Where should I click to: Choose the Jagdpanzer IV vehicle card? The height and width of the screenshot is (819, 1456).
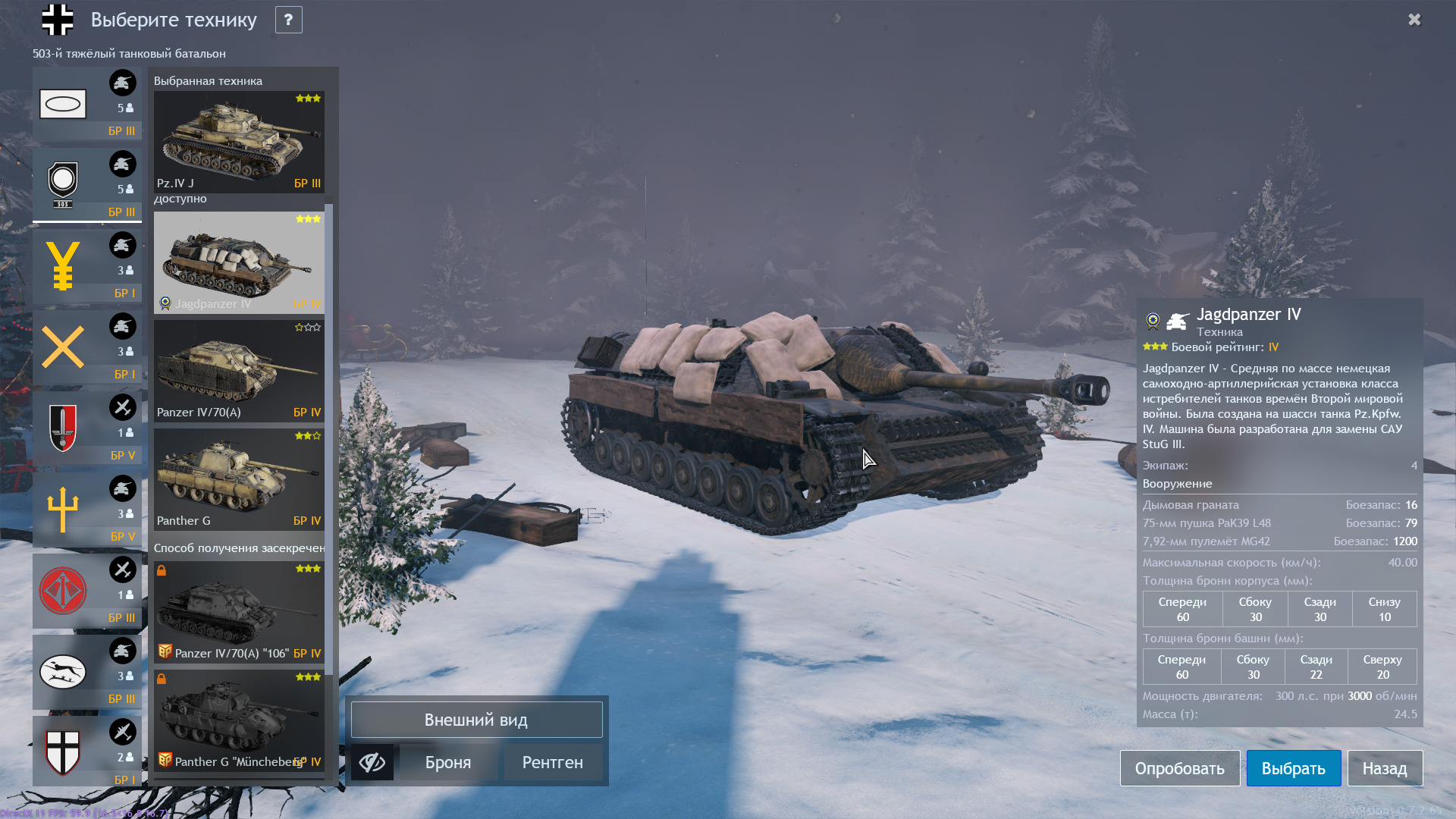point(239,262)
